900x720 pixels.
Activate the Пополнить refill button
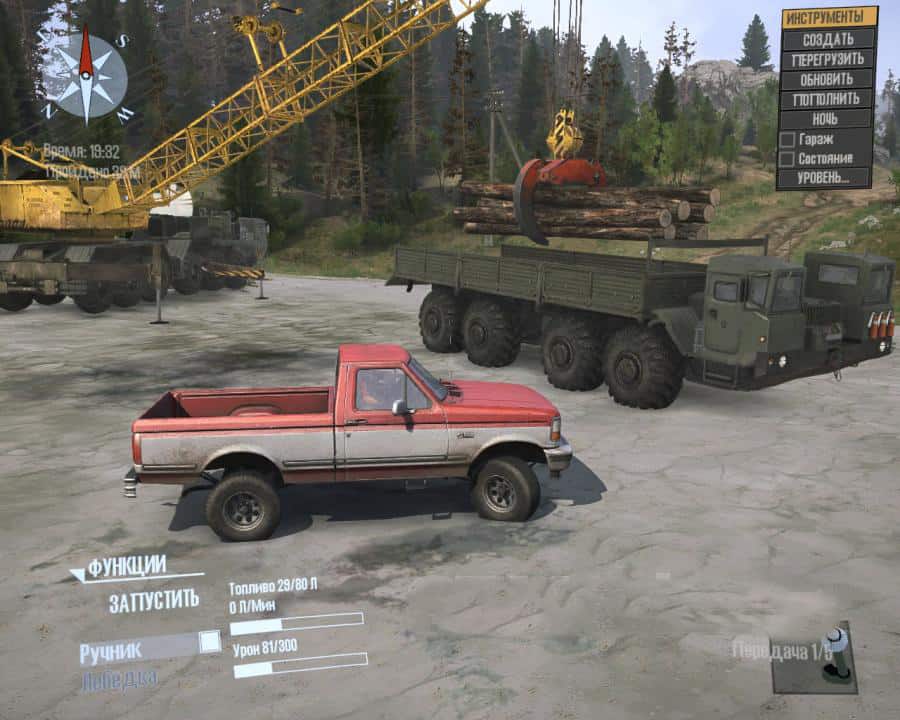click(827, 99)
